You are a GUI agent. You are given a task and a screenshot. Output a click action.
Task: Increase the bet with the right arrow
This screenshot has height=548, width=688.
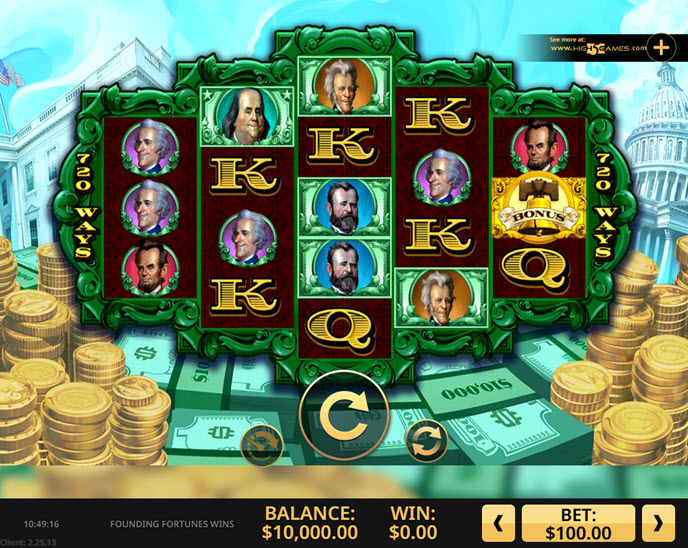(656, 522)
